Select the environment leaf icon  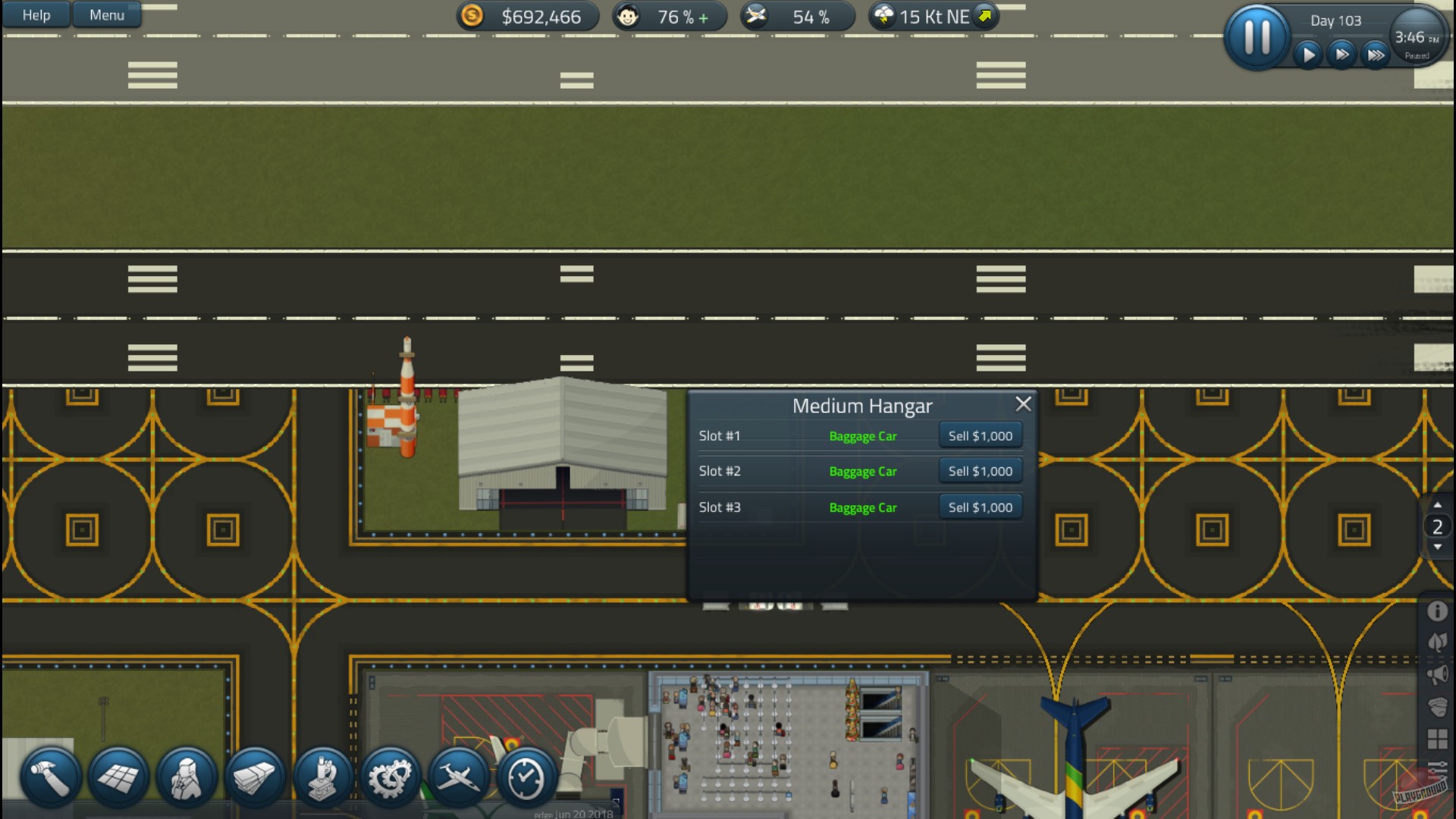click(x=1437, y=642)
